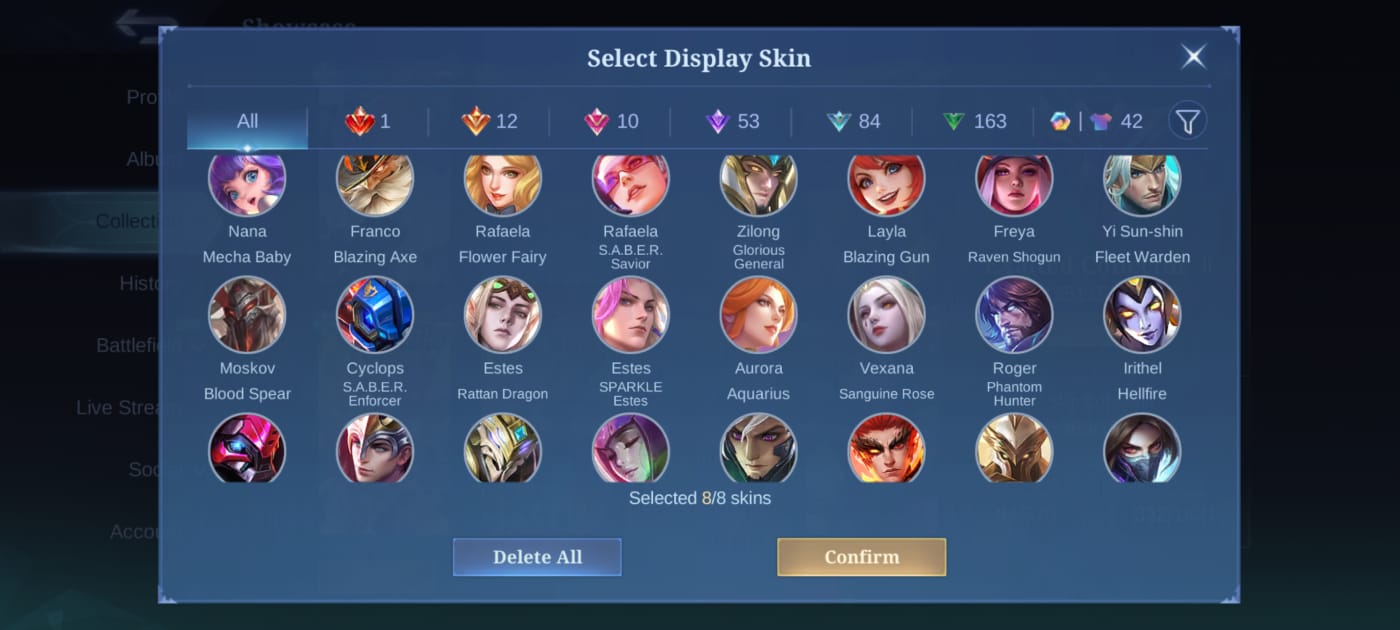
Task: Pick the Nana Mecha Baby skin
Action: coord(247,185)
